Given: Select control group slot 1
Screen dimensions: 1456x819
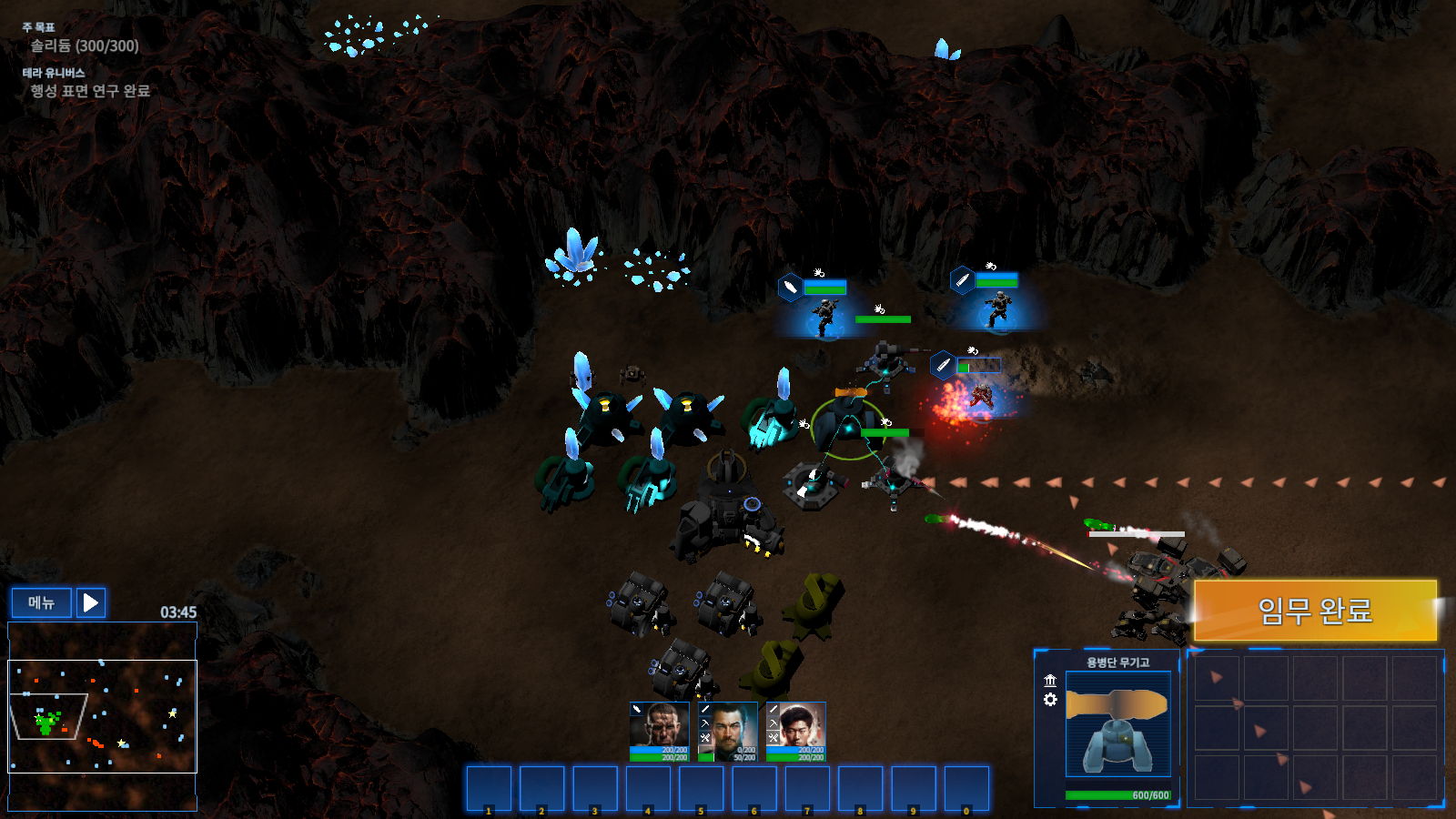Looking at the screenshot, I should click(x=489, y=788).
